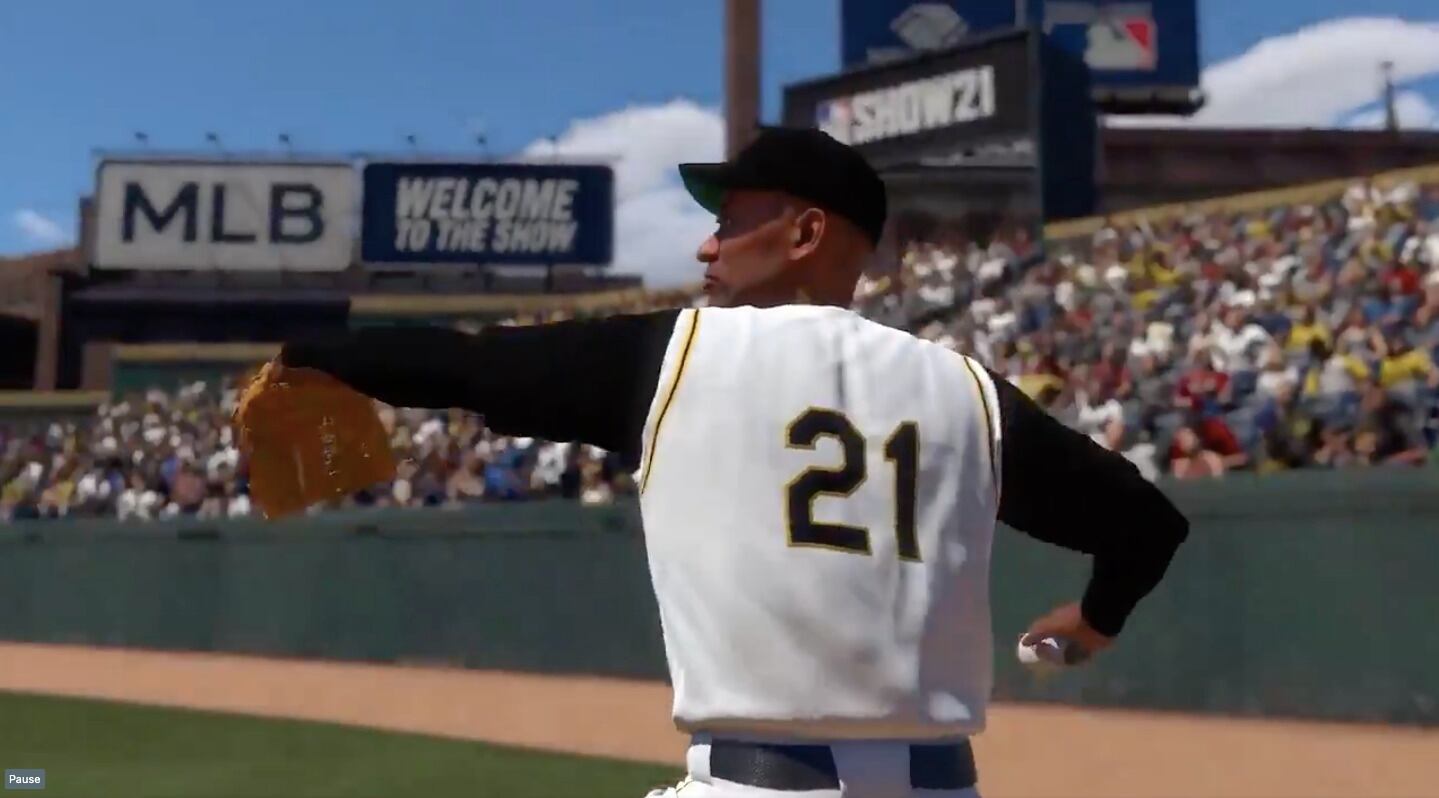
Task: Click the Pause video button
Action: point(24,779)
